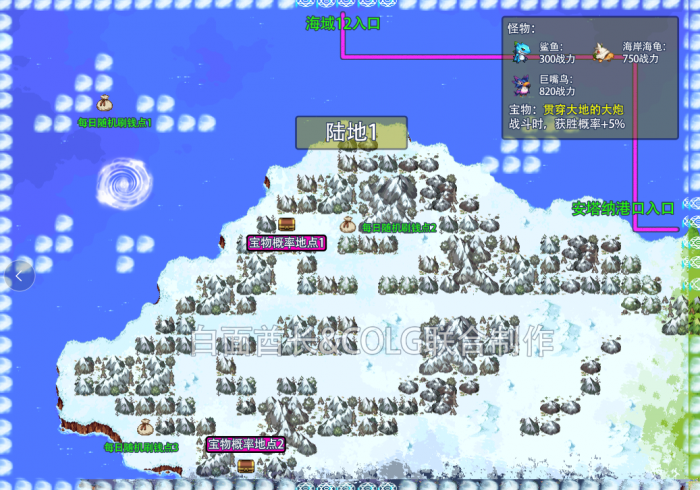Click the 巨嘴鸟 bird monster icon
Image resolution: width=700 pixels, height=490 pixels.
521,84
